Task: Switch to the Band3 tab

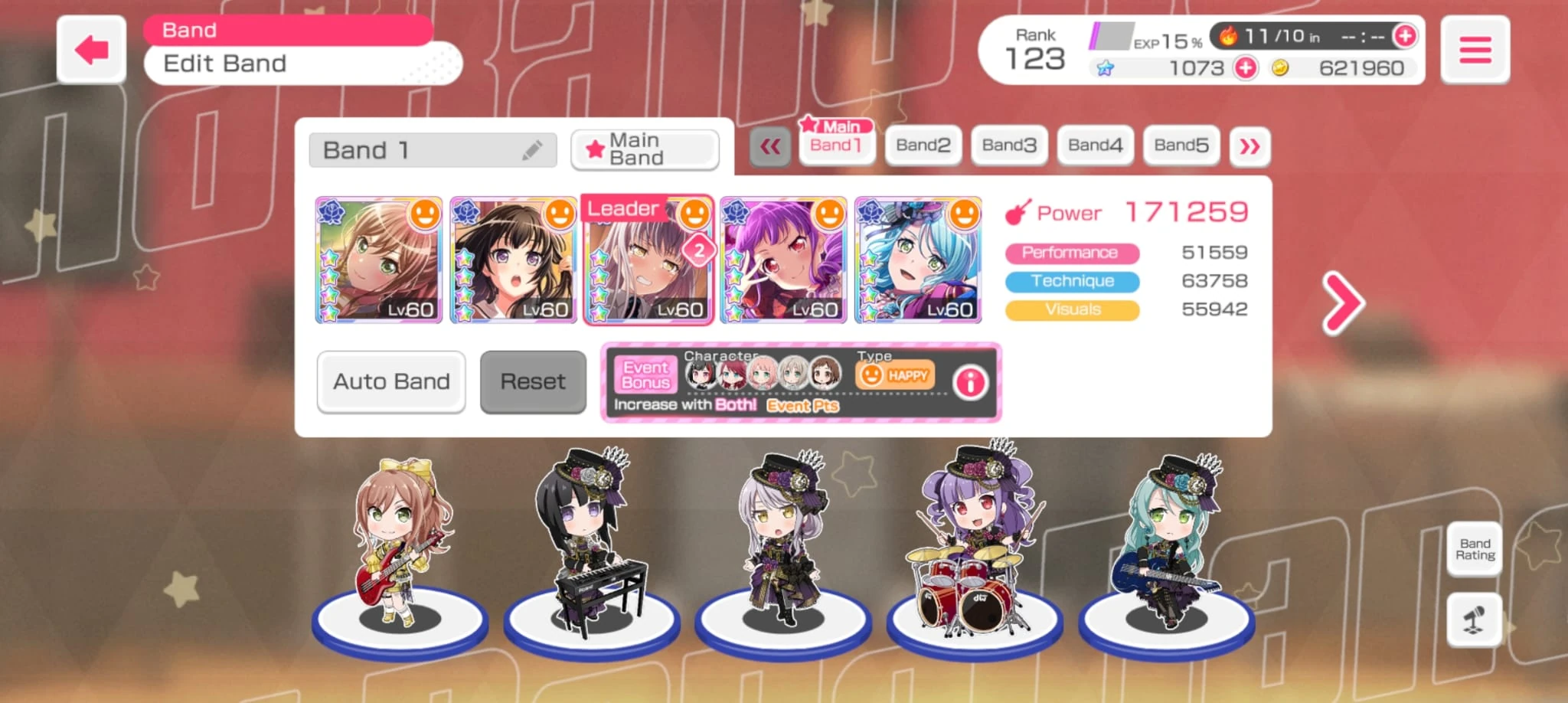Action: point(1008,144)
